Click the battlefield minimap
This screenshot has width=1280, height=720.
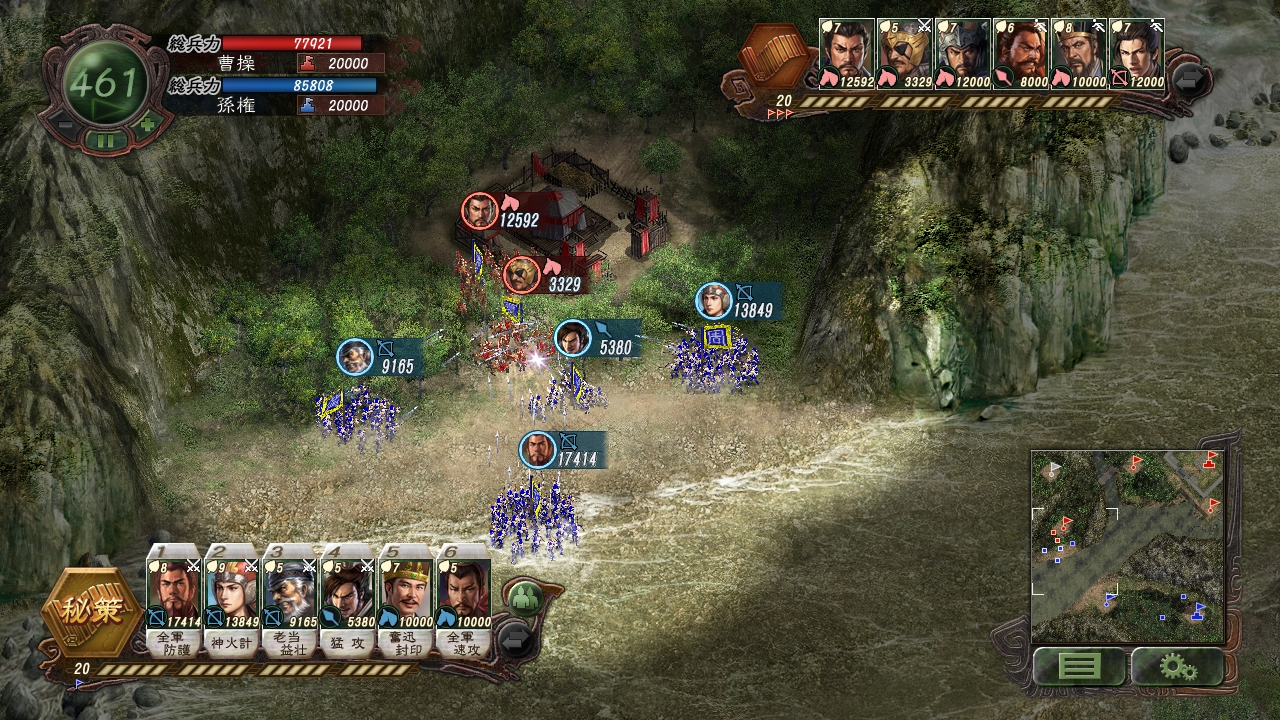tap(1127, 546)
